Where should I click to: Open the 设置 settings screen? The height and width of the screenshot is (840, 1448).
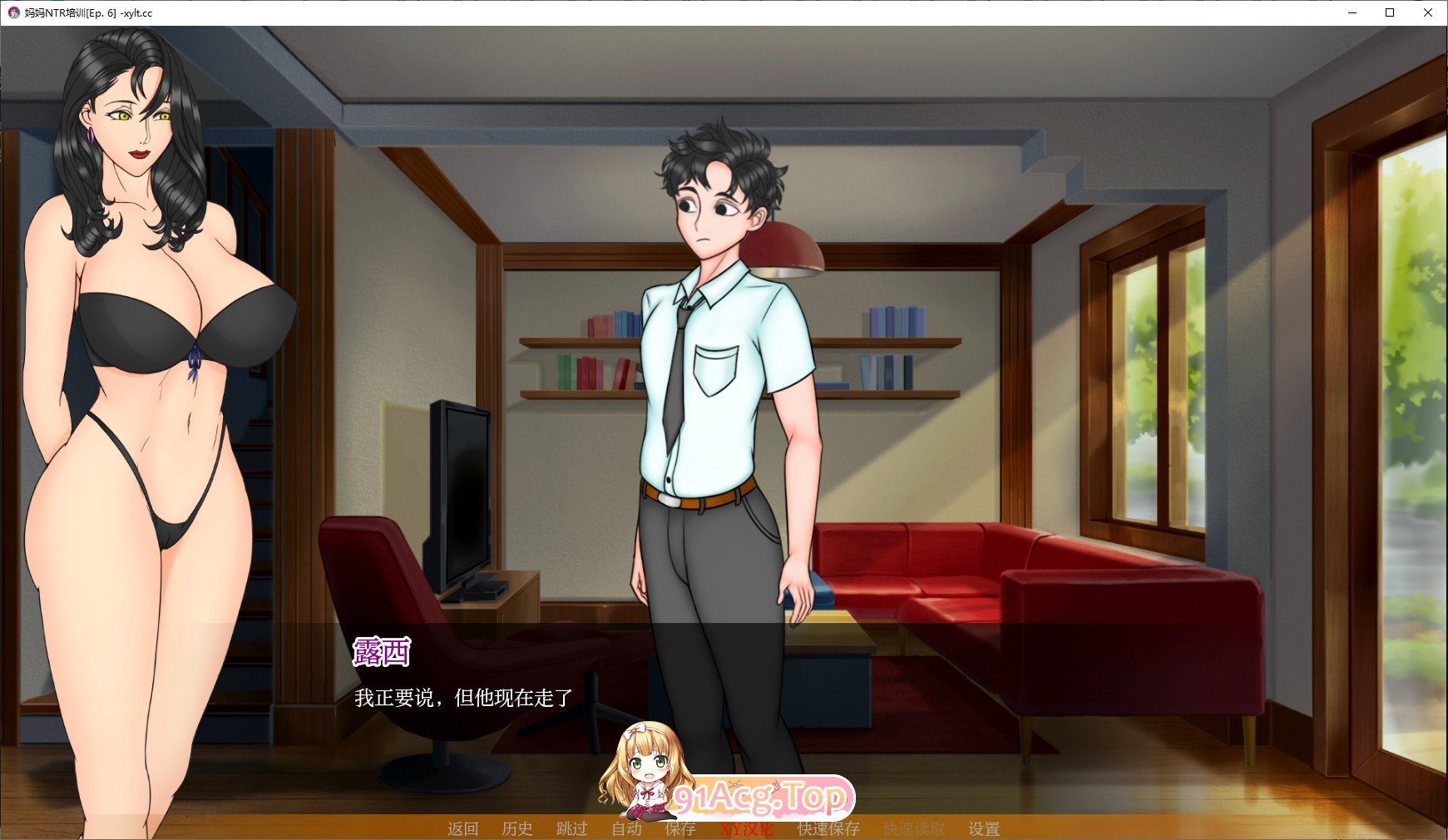tap(984, 828)
